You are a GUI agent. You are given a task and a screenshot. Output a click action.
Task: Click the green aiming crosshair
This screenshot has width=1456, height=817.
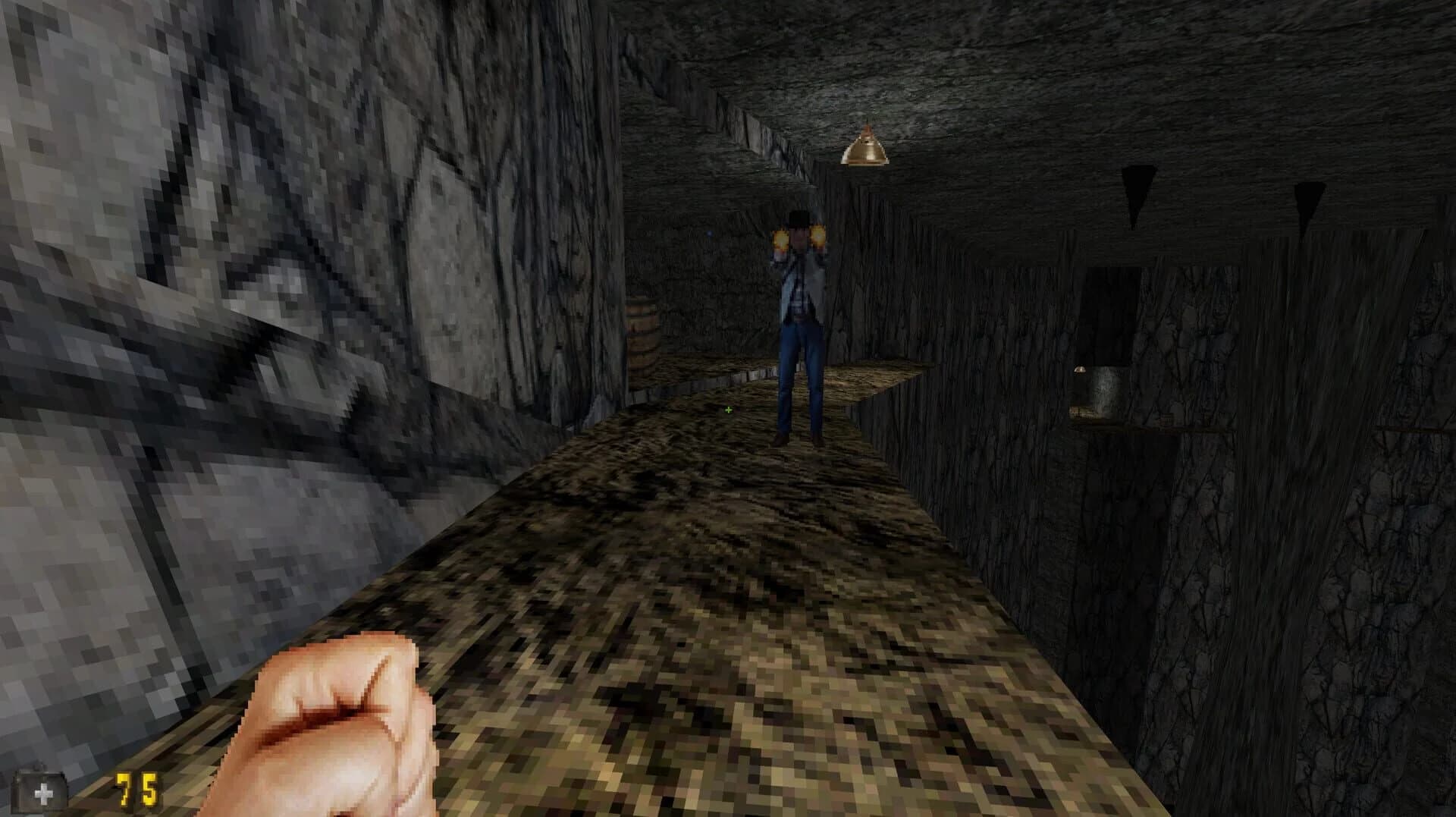728,410
